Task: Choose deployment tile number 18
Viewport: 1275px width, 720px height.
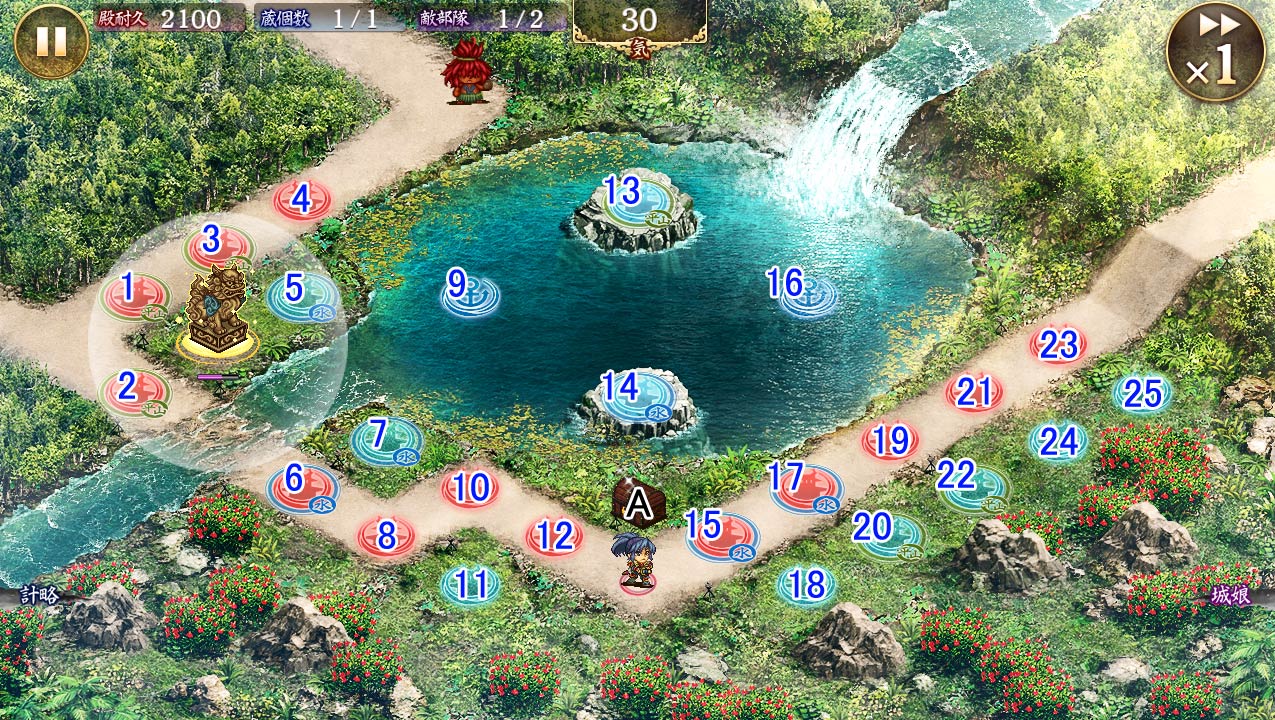Action: (x=806, y=585)
